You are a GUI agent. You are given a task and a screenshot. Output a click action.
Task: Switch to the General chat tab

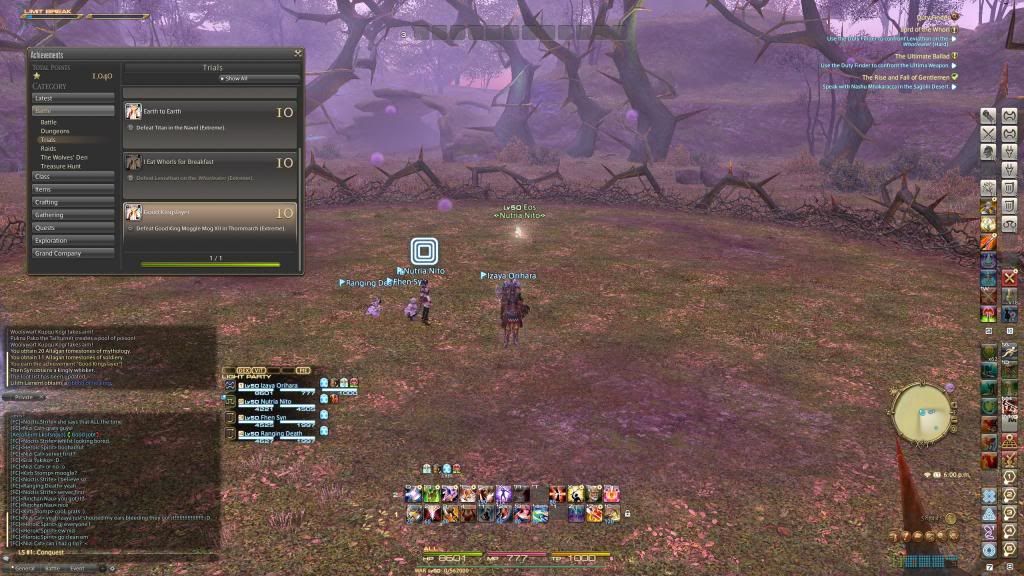tap(24, 568)
